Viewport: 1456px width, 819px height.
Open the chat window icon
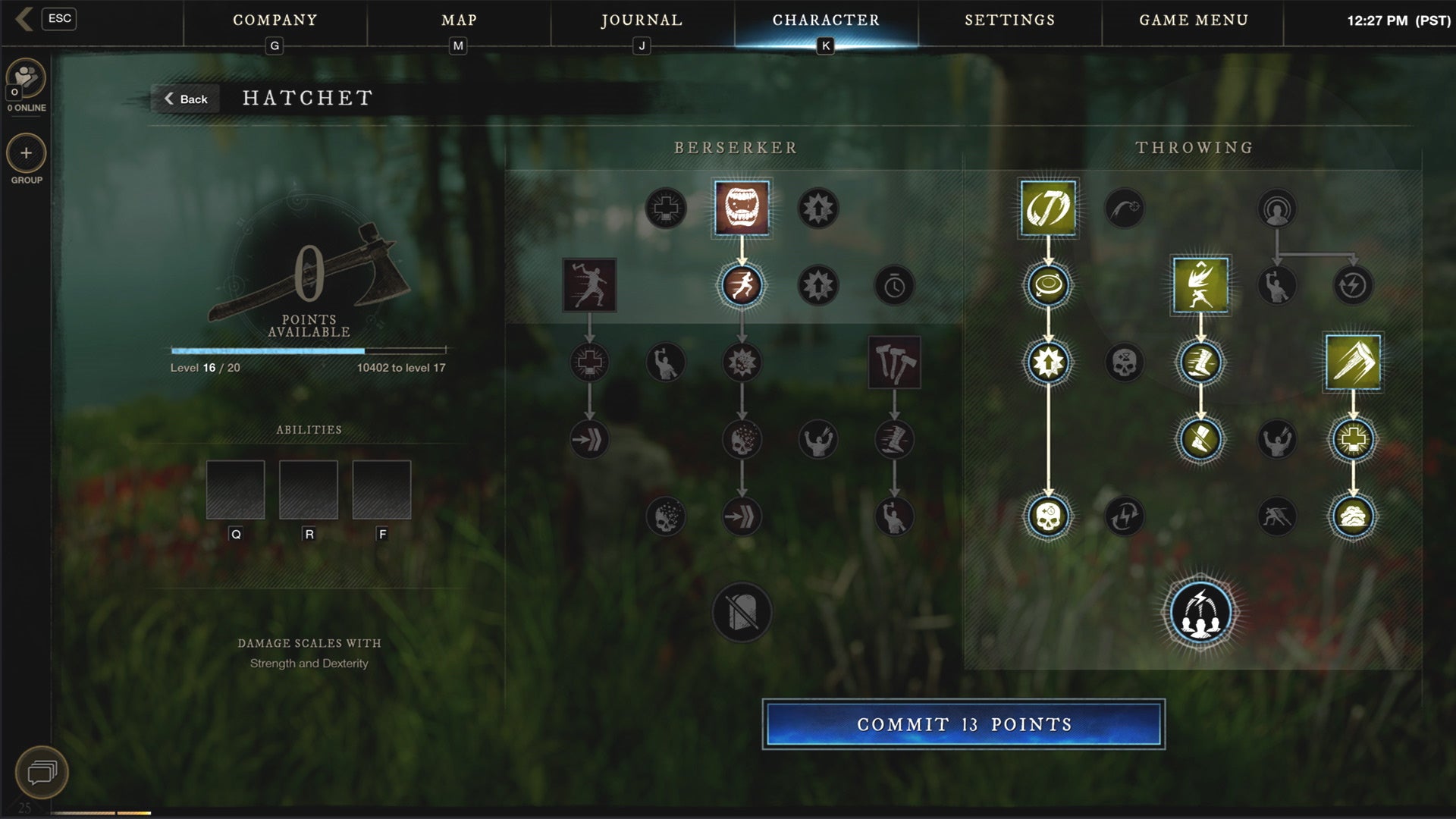coord(42,772)
